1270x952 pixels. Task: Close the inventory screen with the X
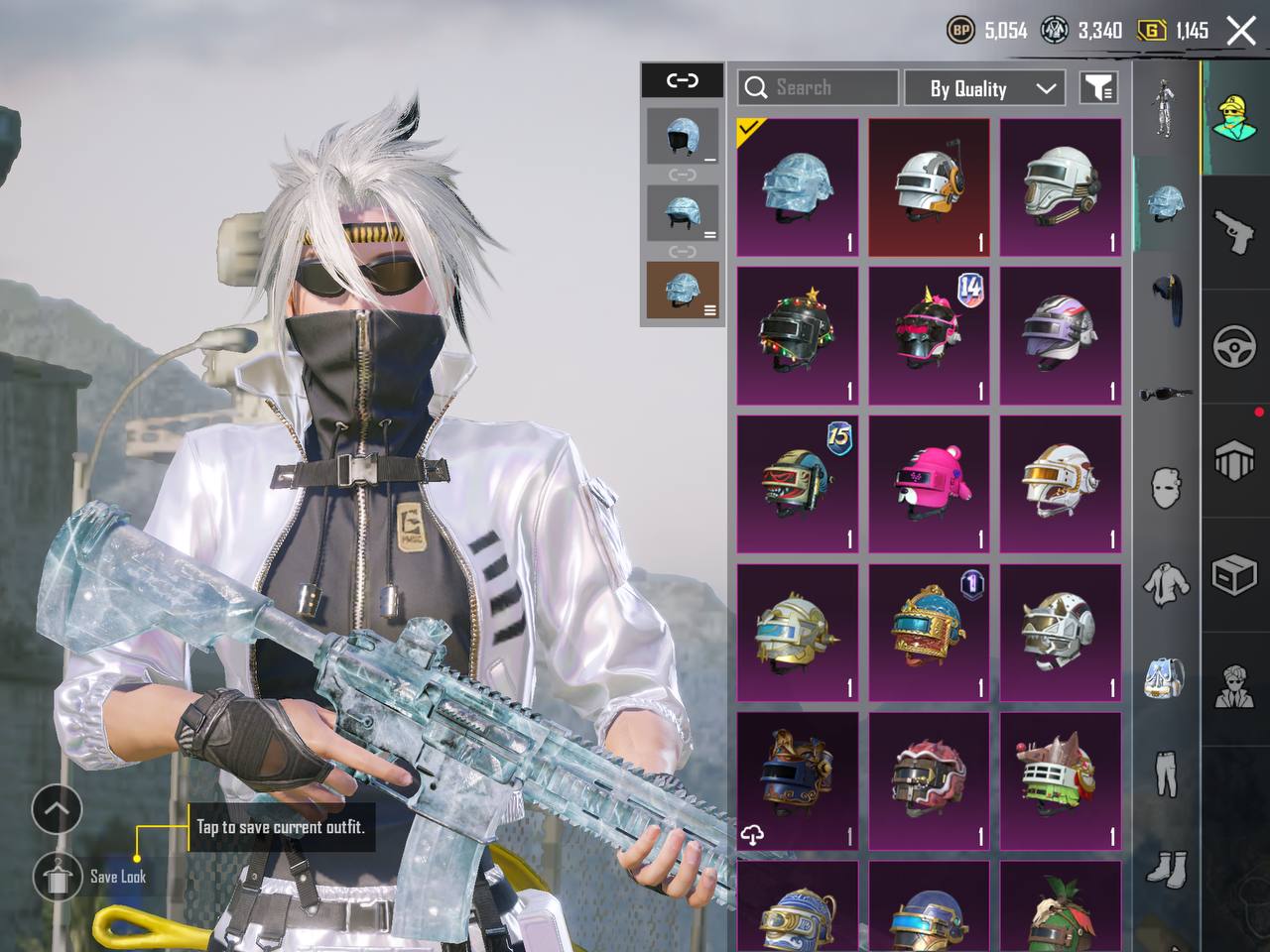[1241, 31]
